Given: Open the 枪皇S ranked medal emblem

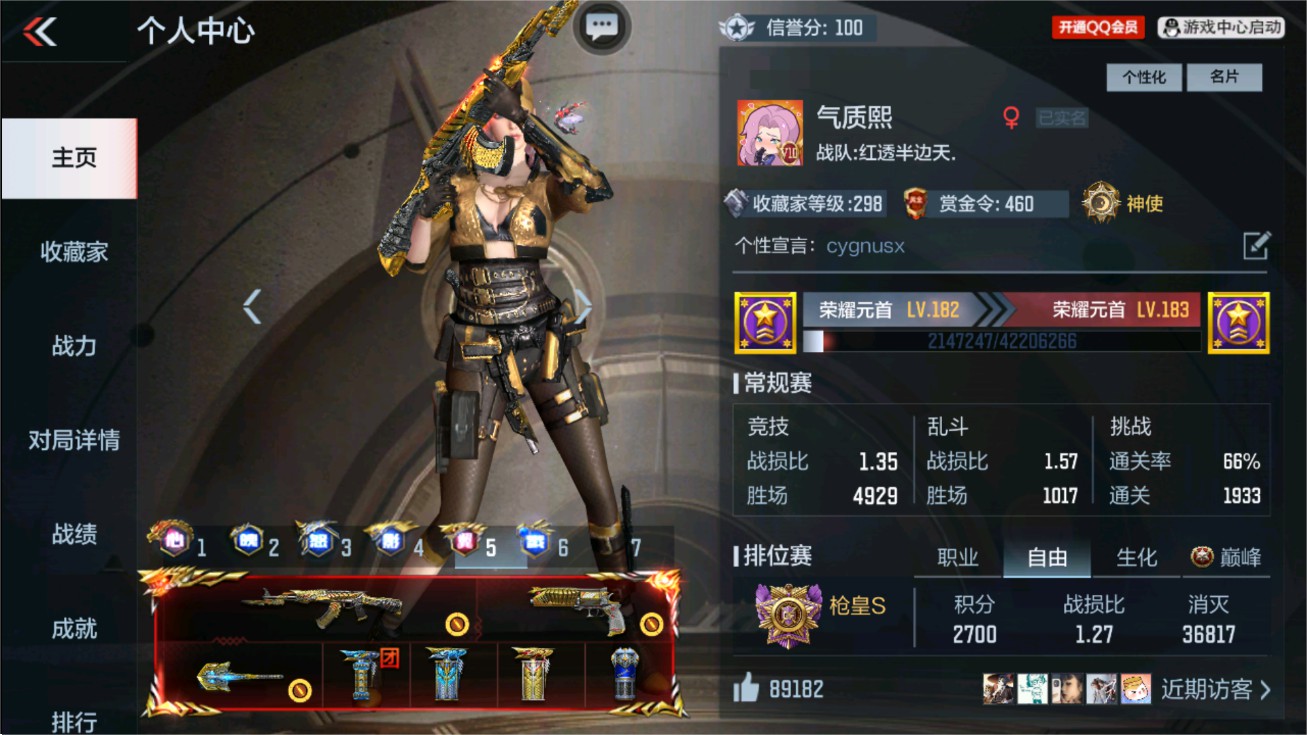Looking at the screenshot, I should click(786, 612).
